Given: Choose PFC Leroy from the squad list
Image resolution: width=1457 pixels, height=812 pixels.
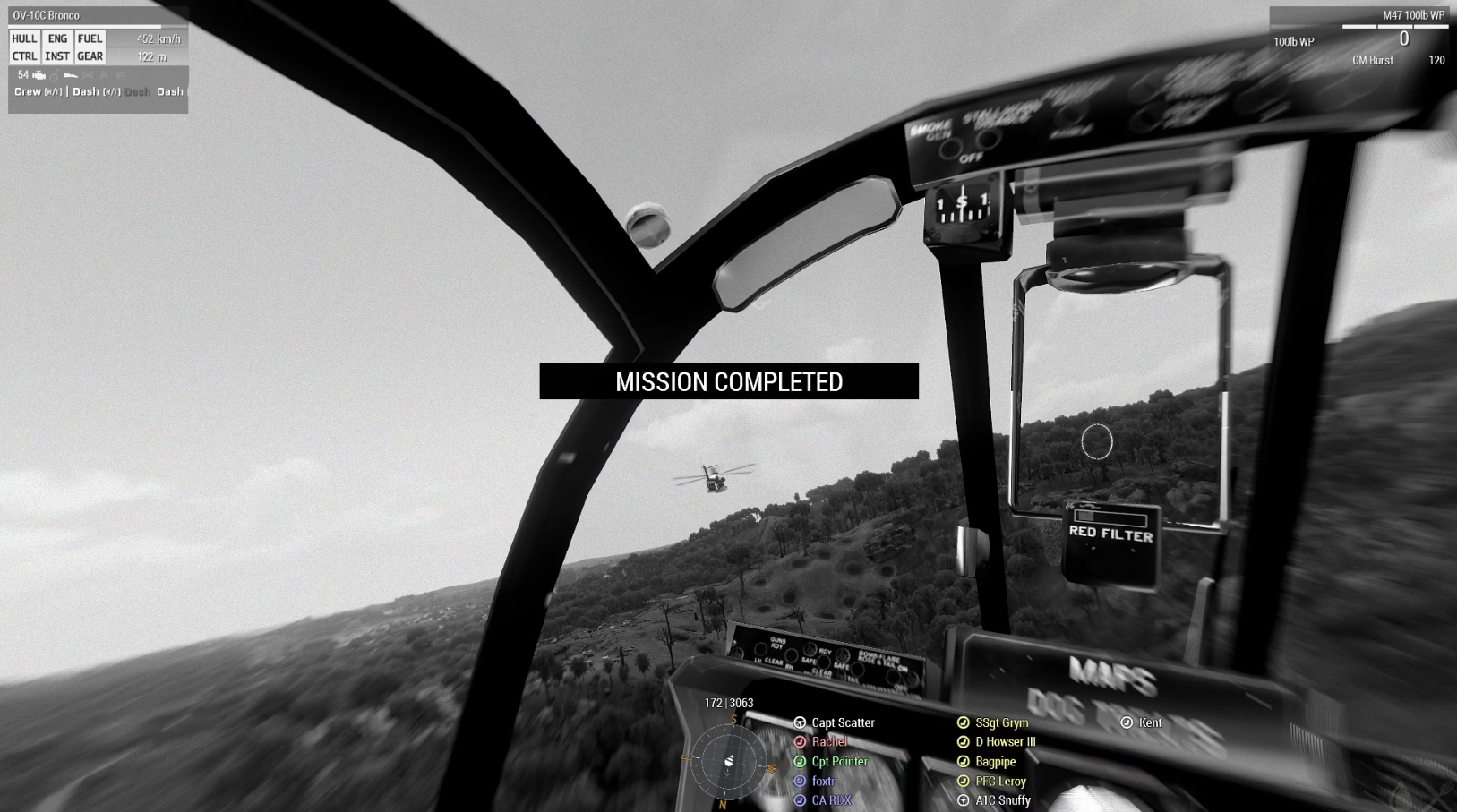Looking at the screenshot, I should pos(1000,782).
